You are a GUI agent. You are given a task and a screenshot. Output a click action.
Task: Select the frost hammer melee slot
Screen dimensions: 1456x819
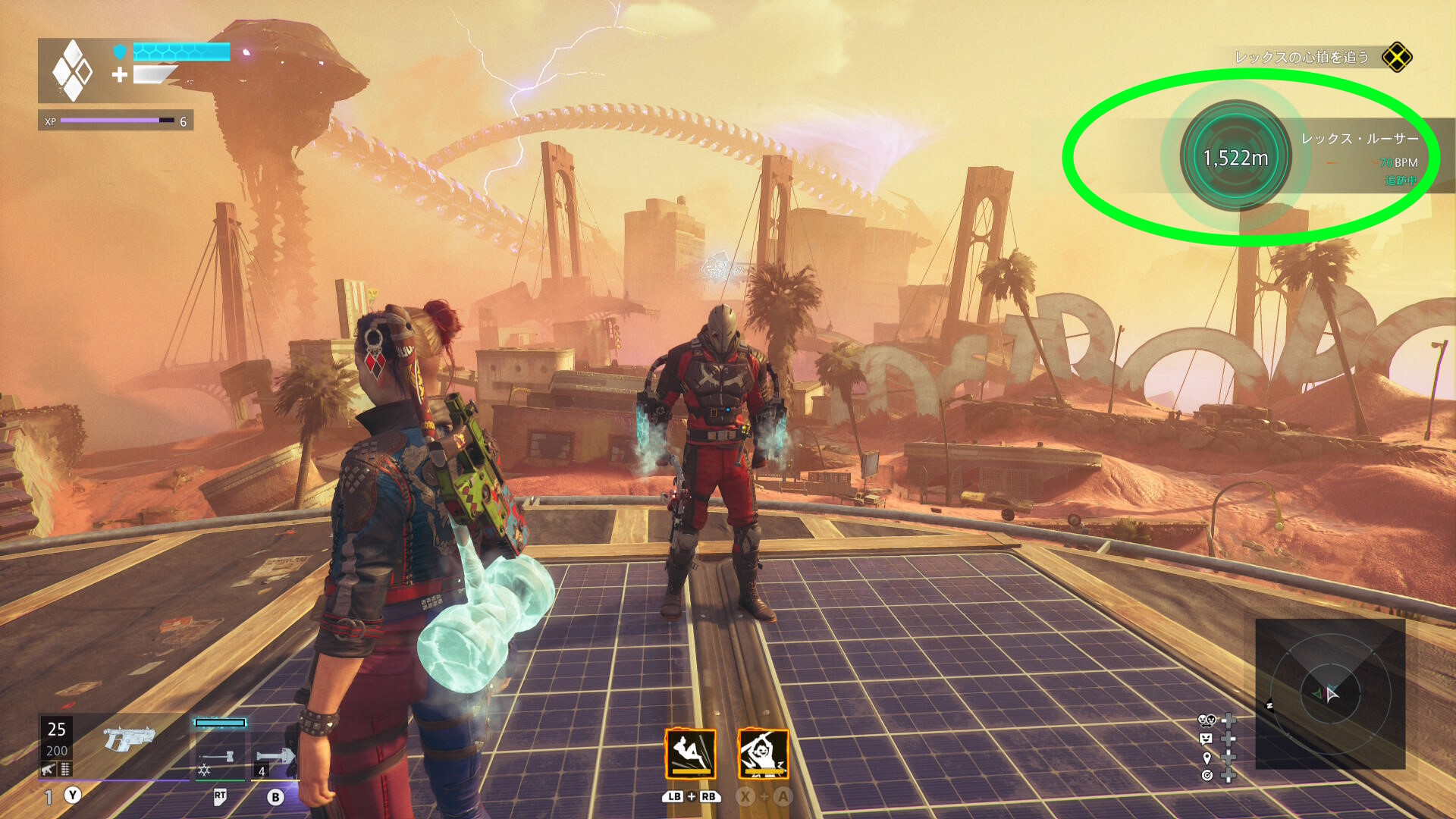(x=220, y=756)
